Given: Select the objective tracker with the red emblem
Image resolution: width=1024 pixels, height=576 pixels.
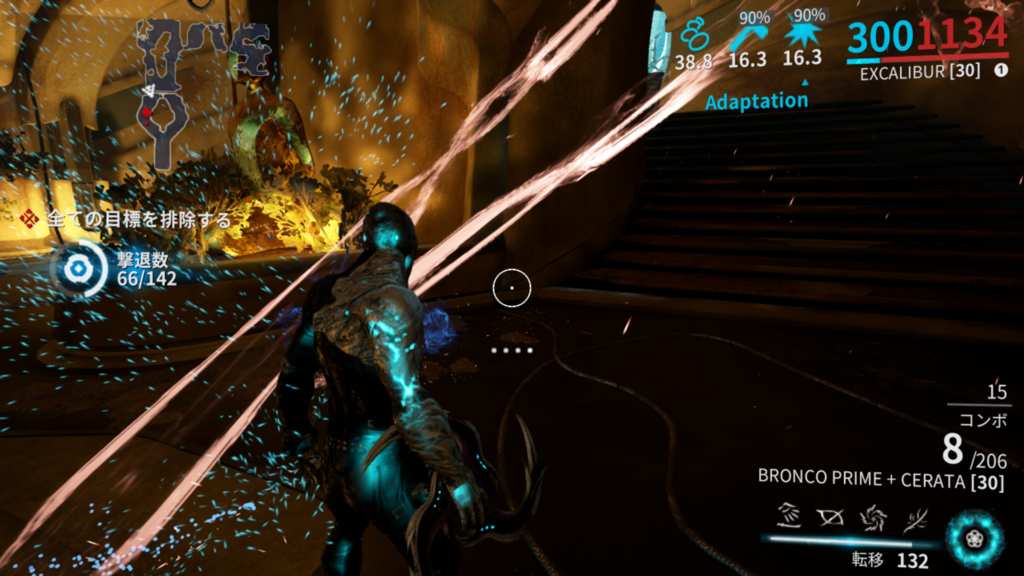Looking at the screenshot, I should tap(31, 219).
